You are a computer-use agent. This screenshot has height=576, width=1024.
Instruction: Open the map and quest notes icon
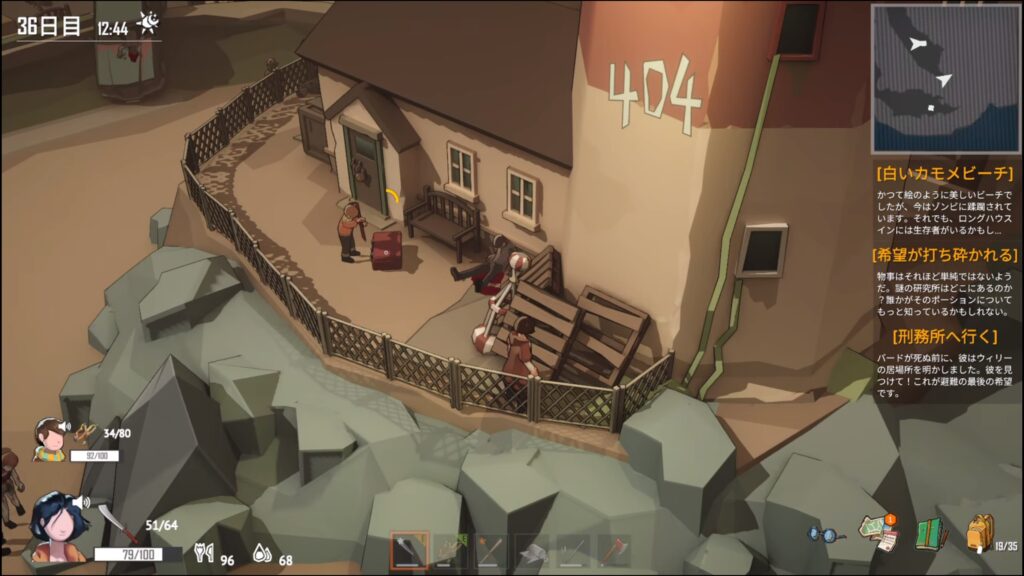pyautogui.click(x=879, y=534)
